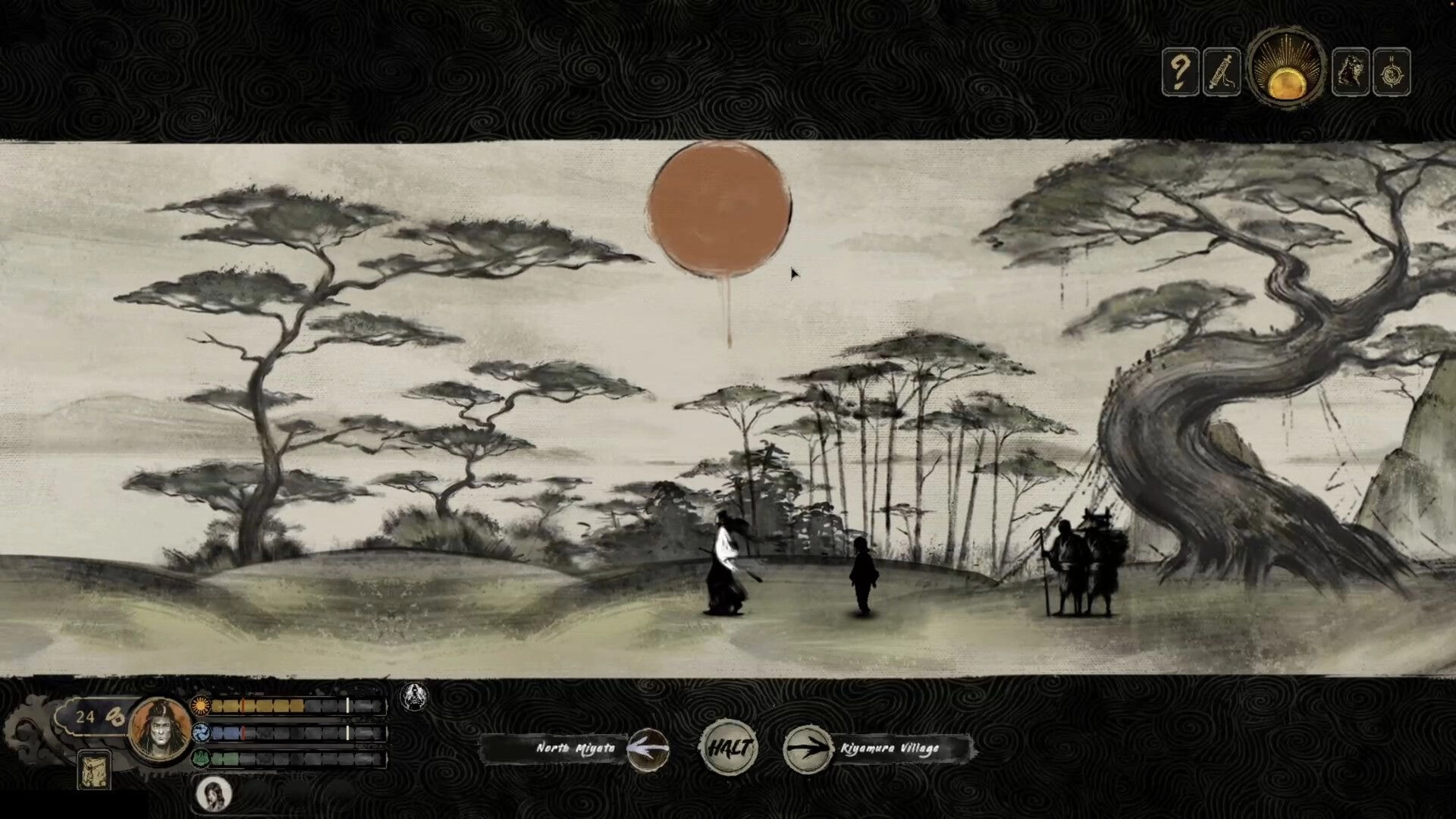This screenshot has width=1456, height=819.
Task: Click the coin icon beside the 24 counter
Action: [x=115, y=716]
